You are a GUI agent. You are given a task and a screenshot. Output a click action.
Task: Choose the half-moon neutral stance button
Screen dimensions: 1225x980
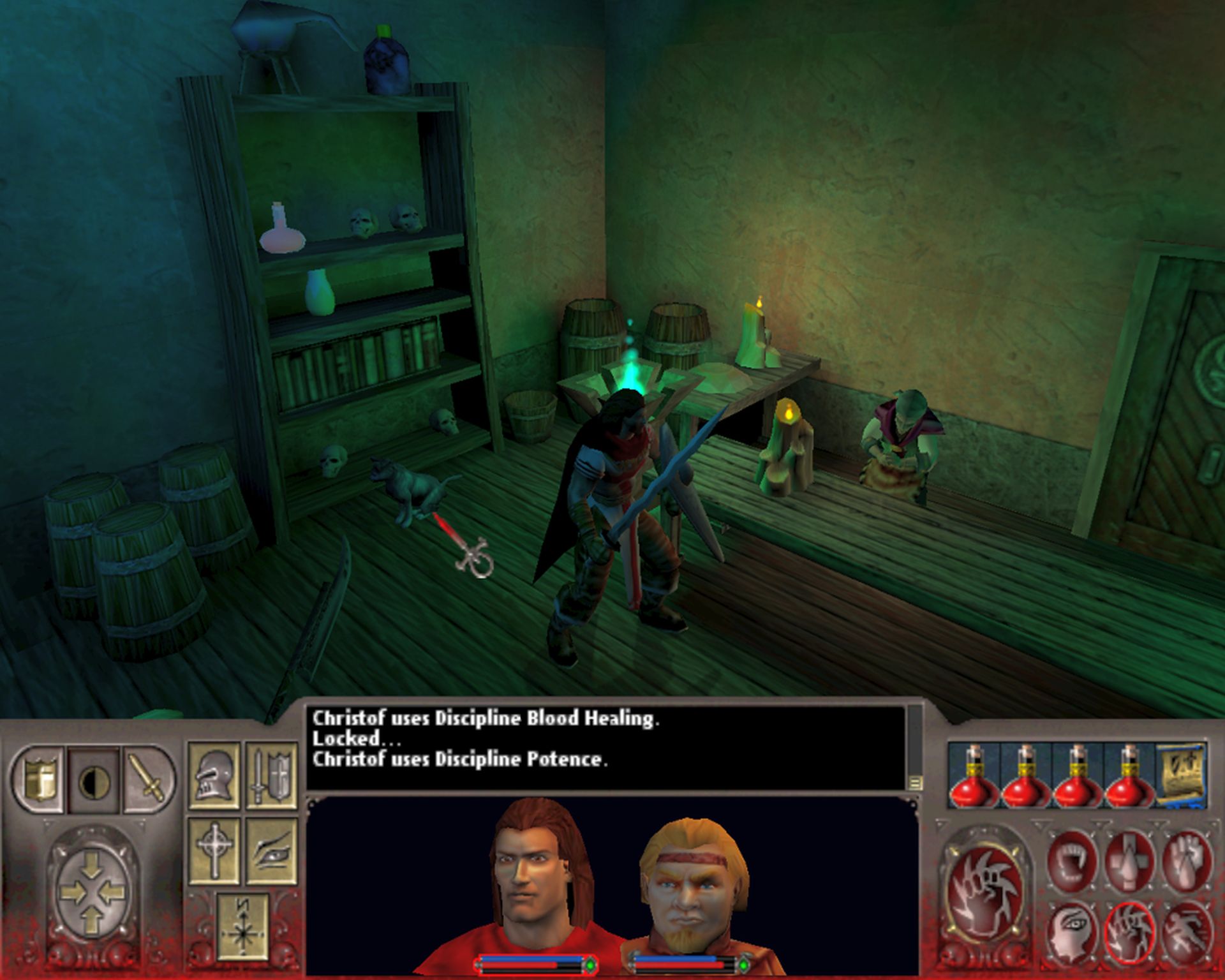[94, 780]
